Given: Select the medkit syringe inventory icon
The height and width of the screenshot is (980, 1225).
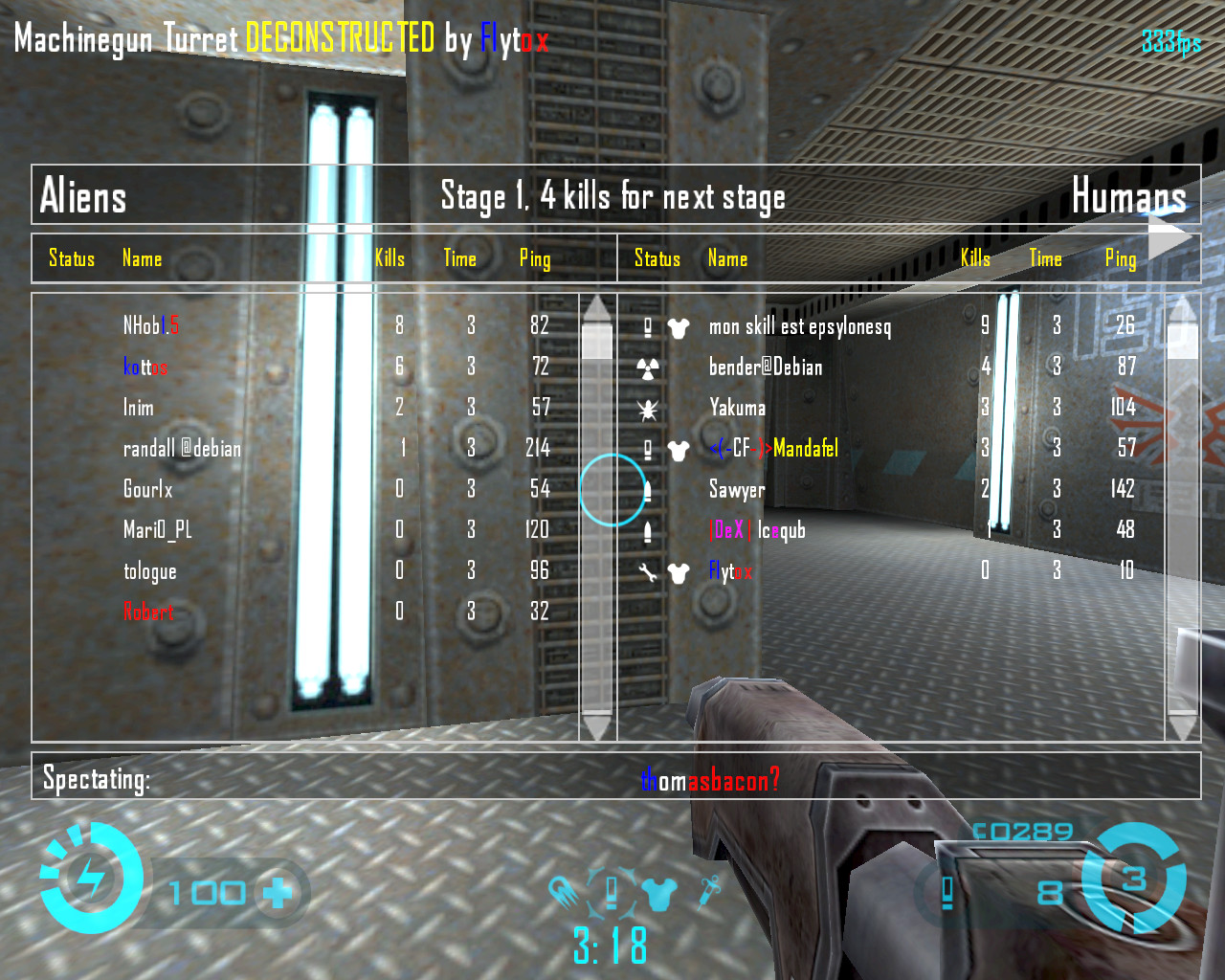Looking at the screenshot, I should (709, 891).
